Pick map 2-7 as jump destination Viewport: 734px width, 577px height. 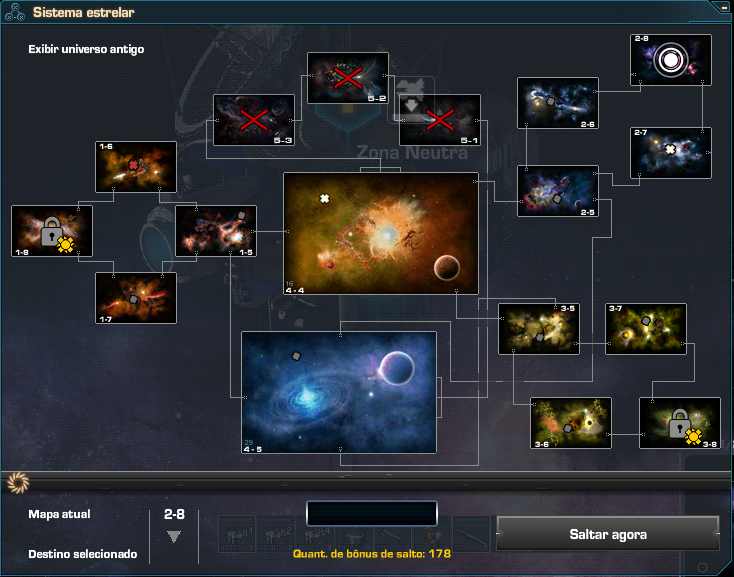670,152
